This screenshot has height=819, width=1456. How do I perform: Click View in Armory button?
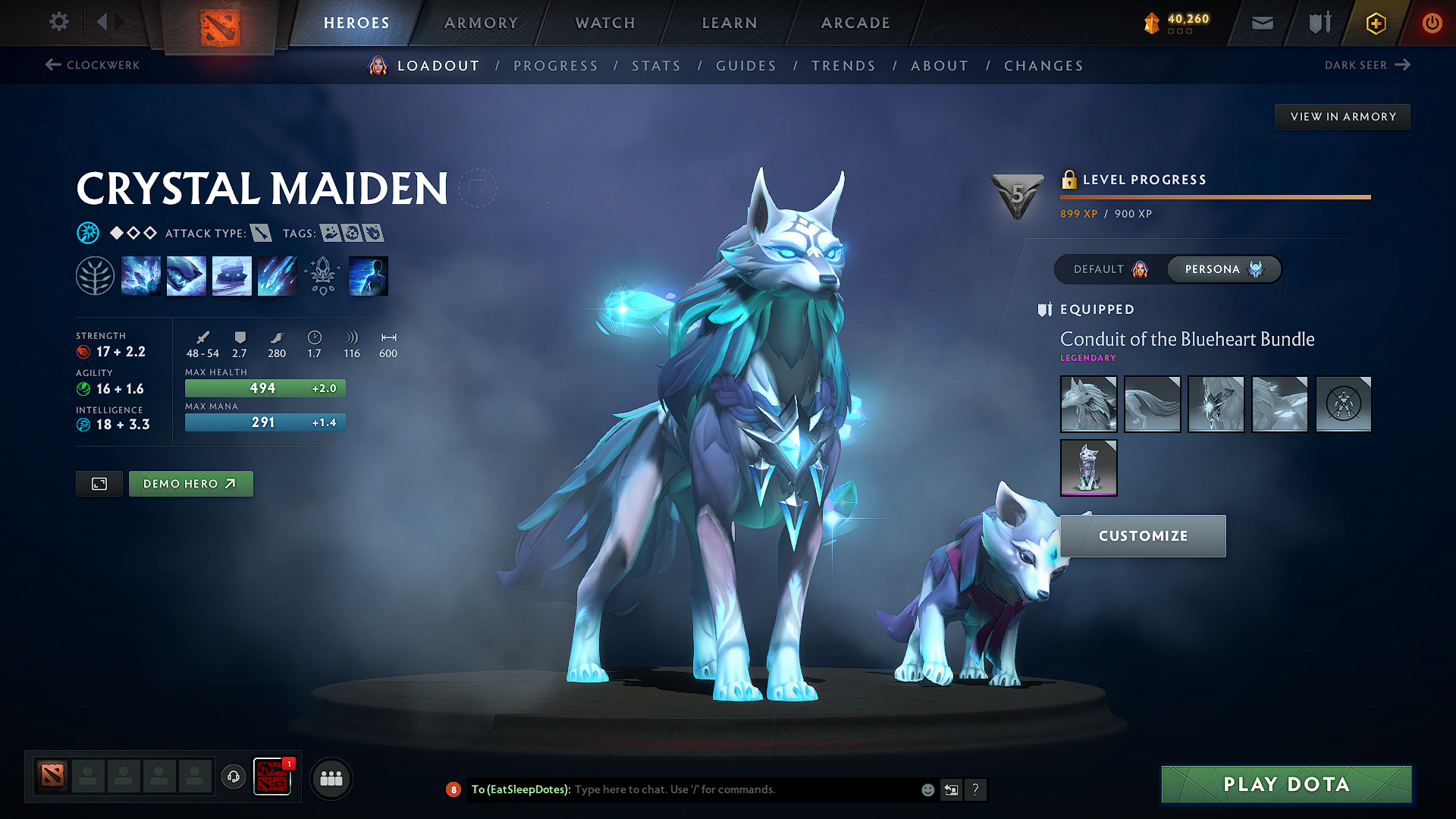click(1343, 117)
